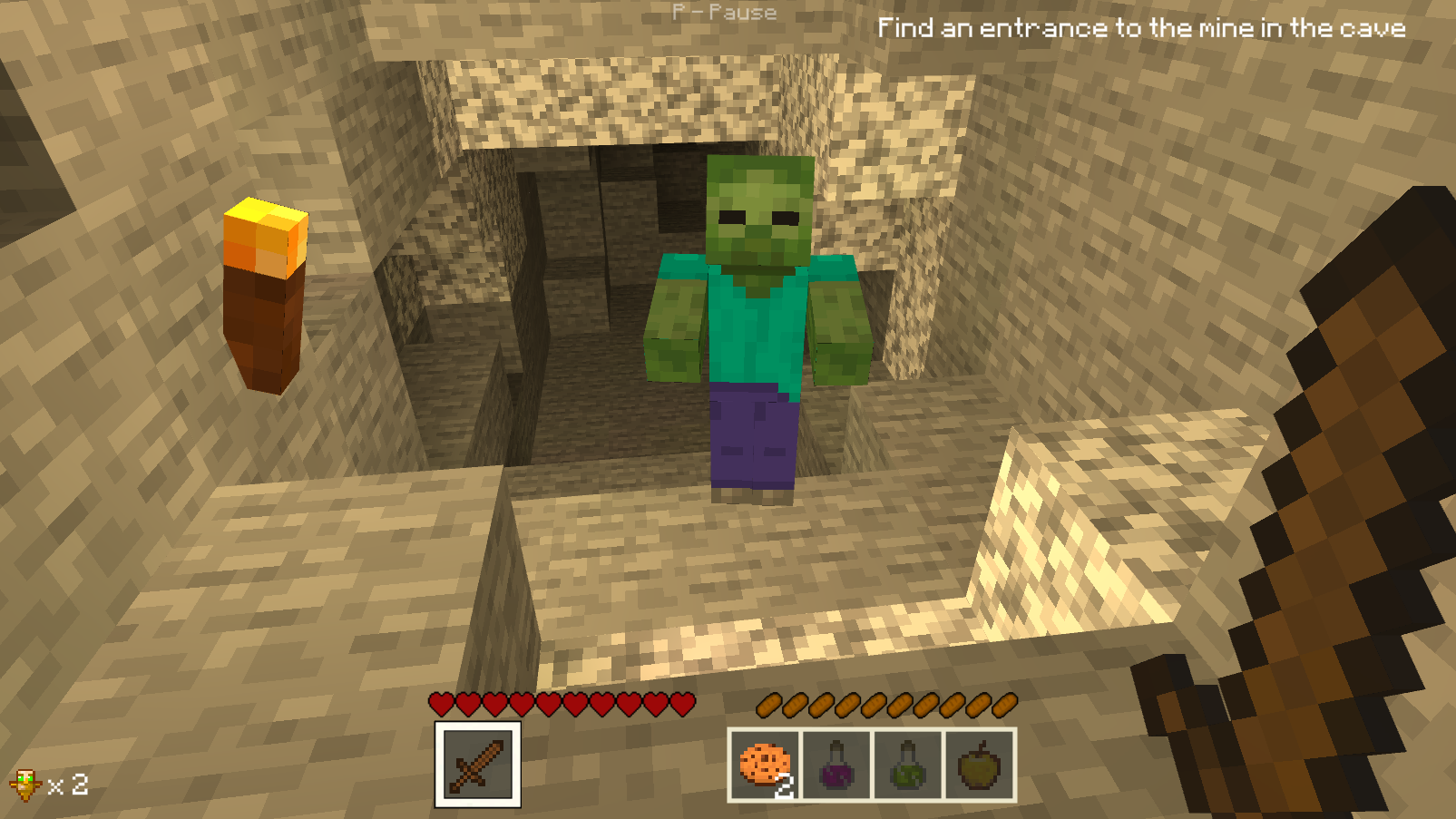Click the first heart of the health bar
The width and height of the screenshot is (1456, 819).
440,704
